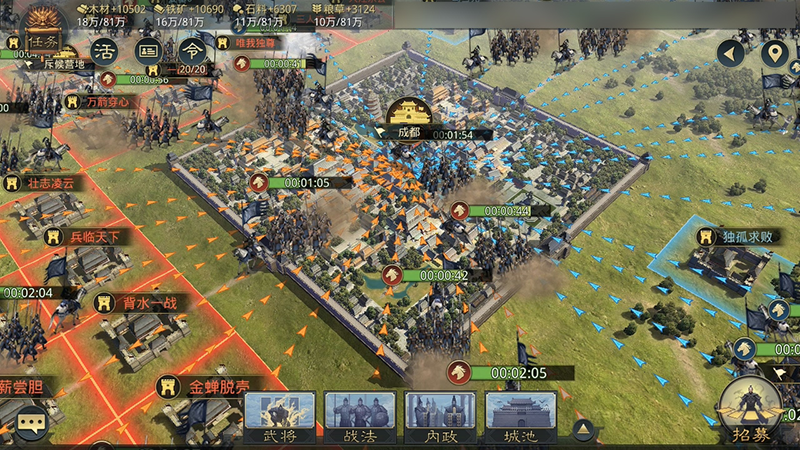Open the 任务 quest panel
This screenshot has height=450, width=800.
point(43,40)
